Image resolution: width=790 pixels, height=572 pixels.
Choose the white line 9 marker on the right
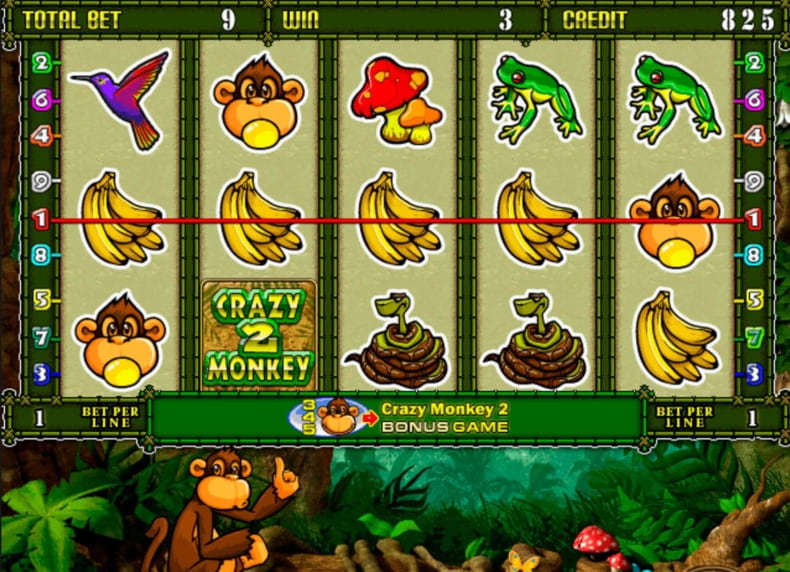tap(754, 183)
